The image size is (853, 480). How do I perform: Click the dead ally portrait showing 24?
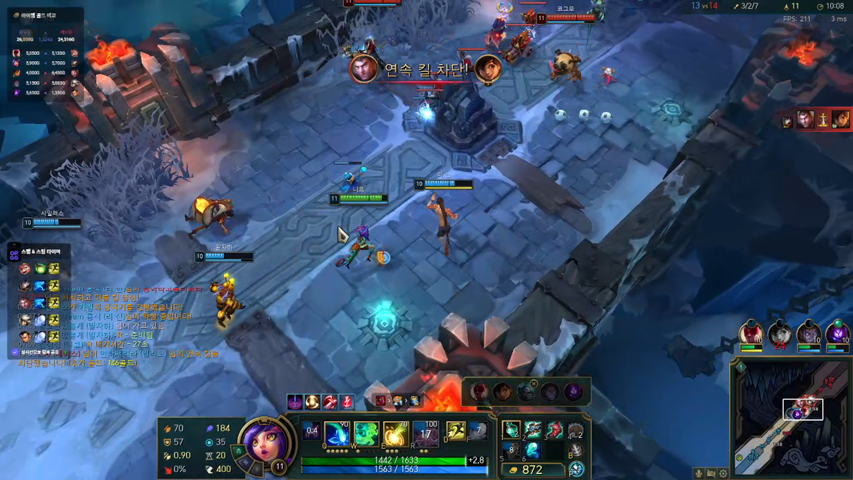[x=780, y=333]
